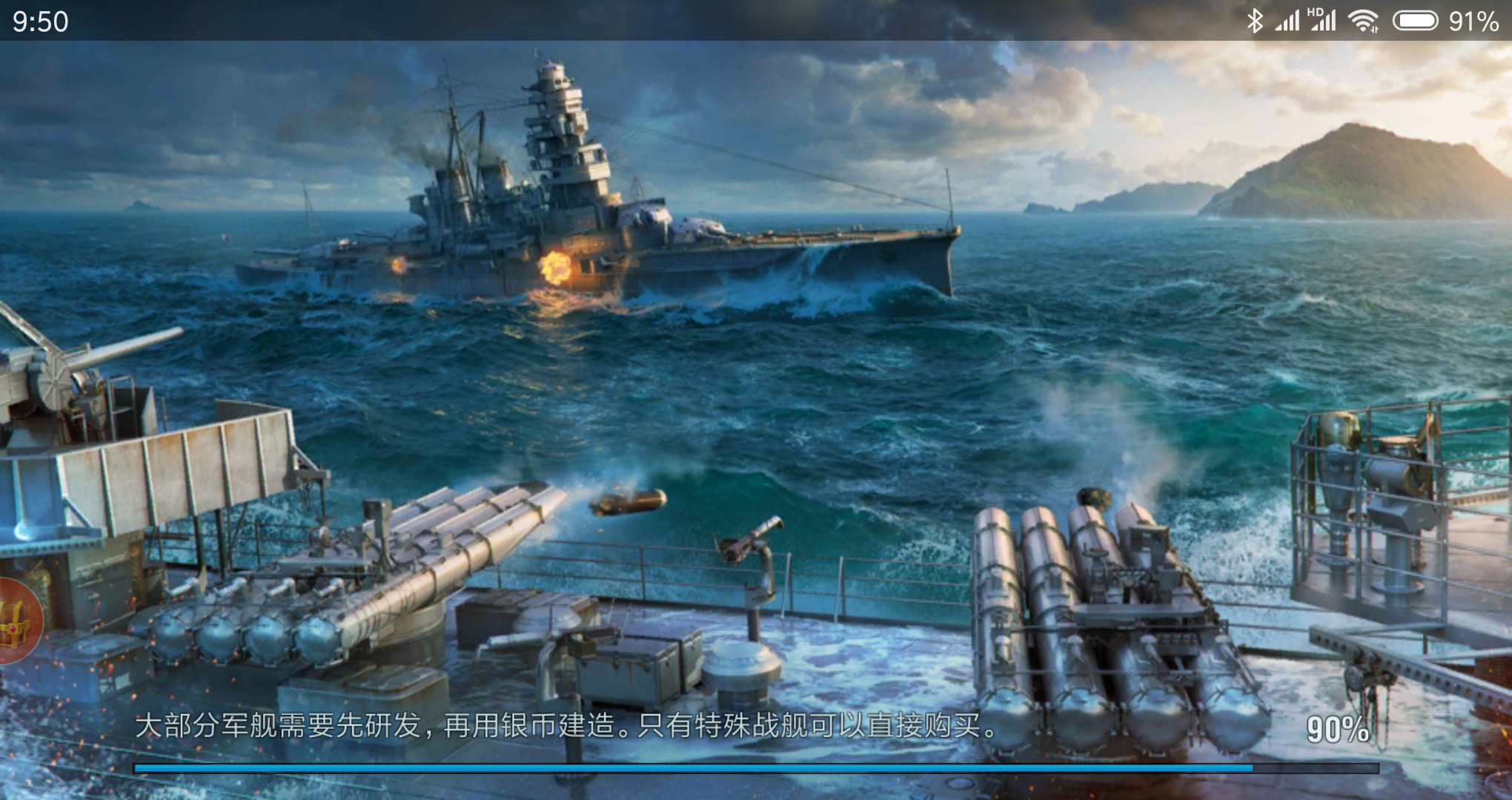Tap the Bluetooth status icon
The image size is (1512, 800).
[x=1254, y=21]
